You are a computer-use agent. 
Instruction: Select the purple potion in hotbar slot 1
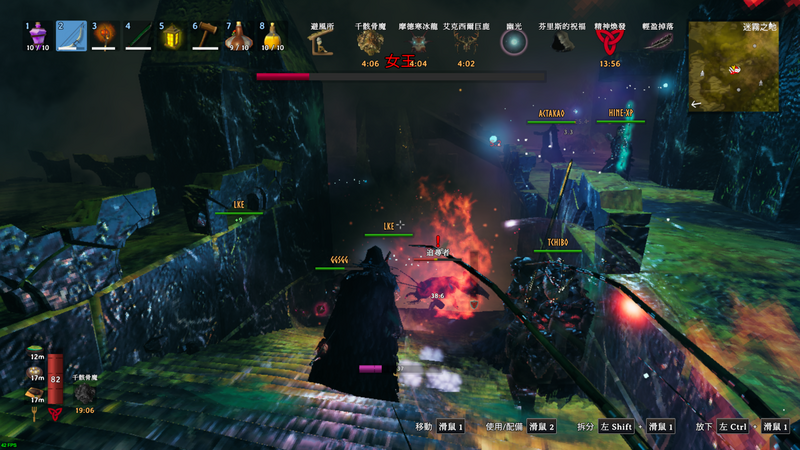click(x=37, y=36)
